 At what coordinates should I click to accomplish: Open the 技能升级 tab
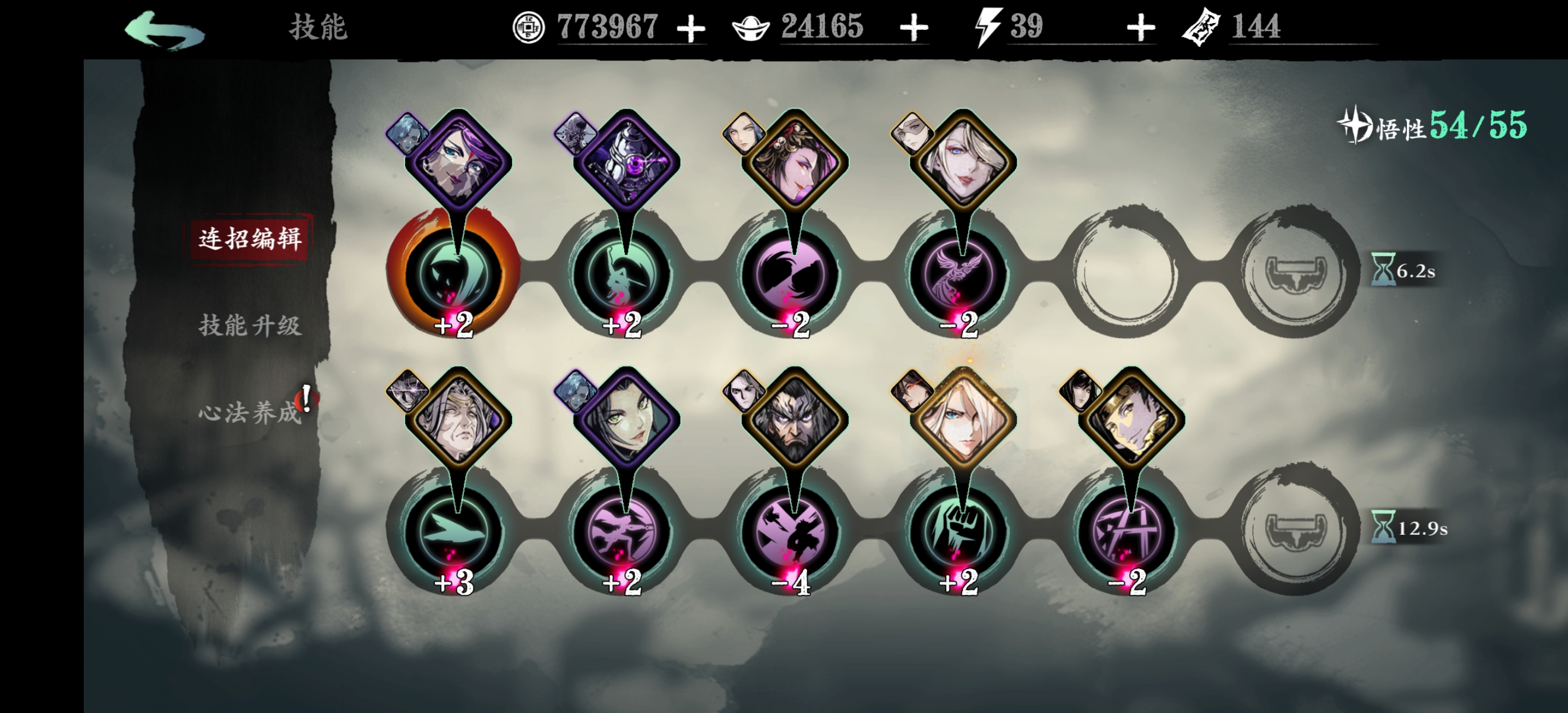tap(250, 326)
